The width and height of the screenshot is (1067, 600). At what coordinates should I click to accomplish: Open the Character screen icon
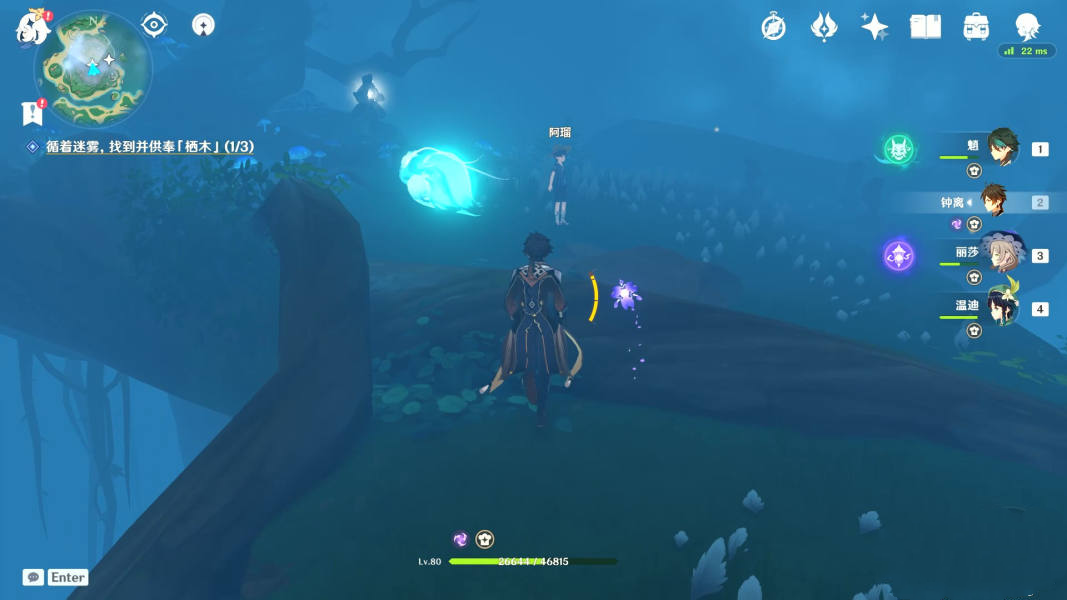(1027, 27)
